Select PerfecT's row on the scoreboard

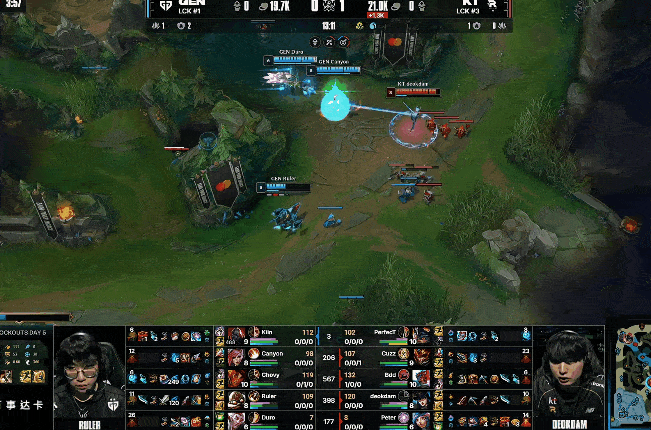click(x=385, y=332)
